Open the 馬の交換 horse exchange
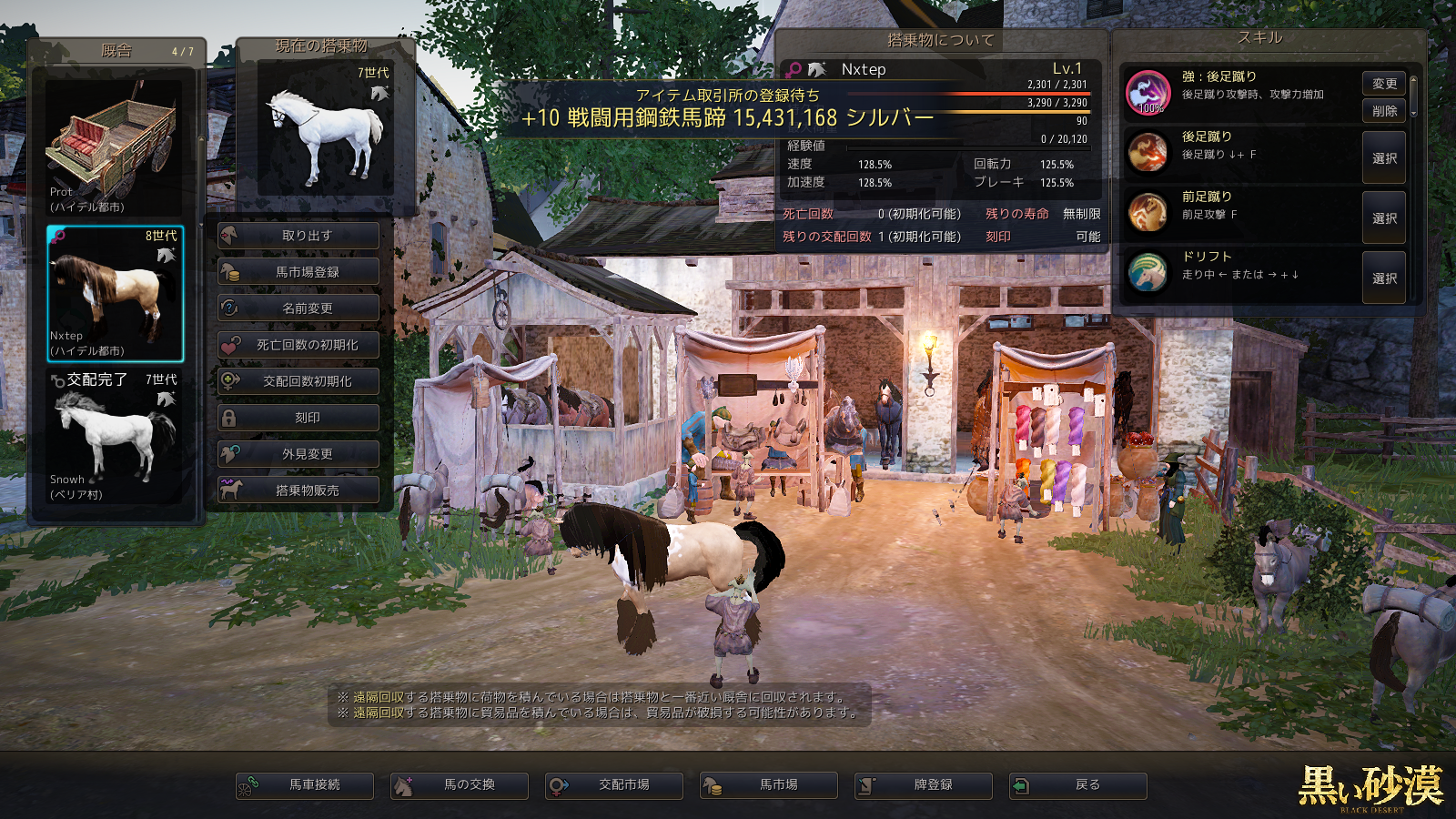Viewport: 1456px width, 819px height. pyautogui.click(x=460, y=785)
